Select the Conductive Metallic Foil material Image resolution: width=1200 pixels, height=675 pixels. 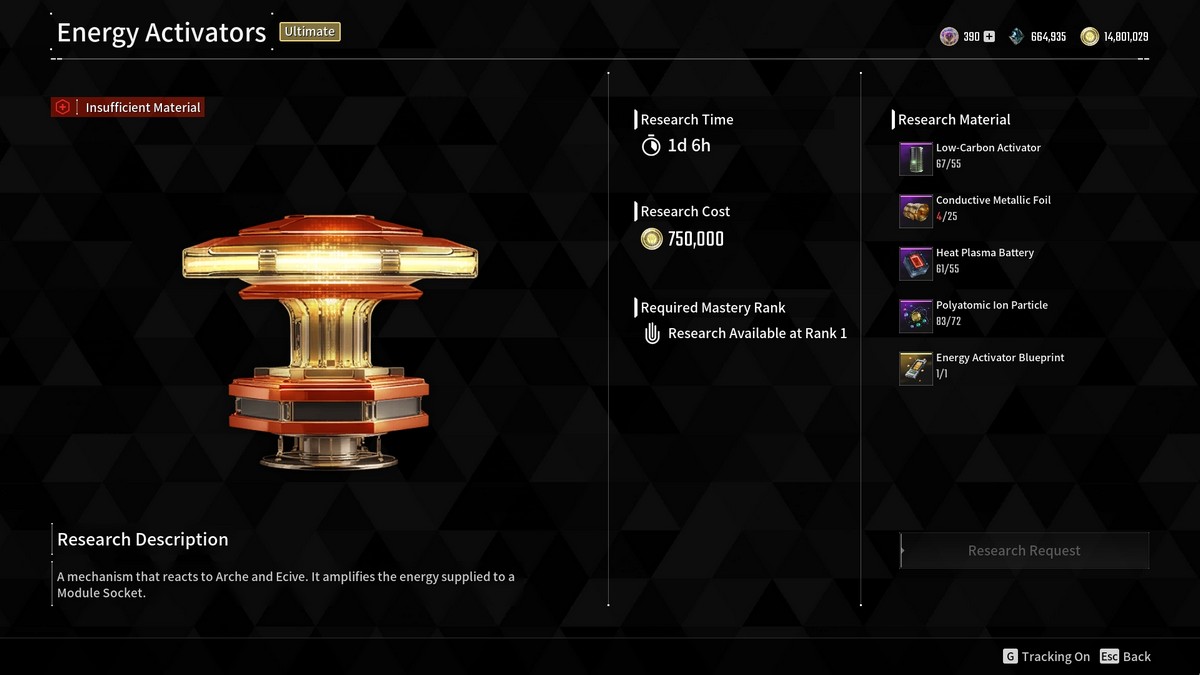(916, 211)
